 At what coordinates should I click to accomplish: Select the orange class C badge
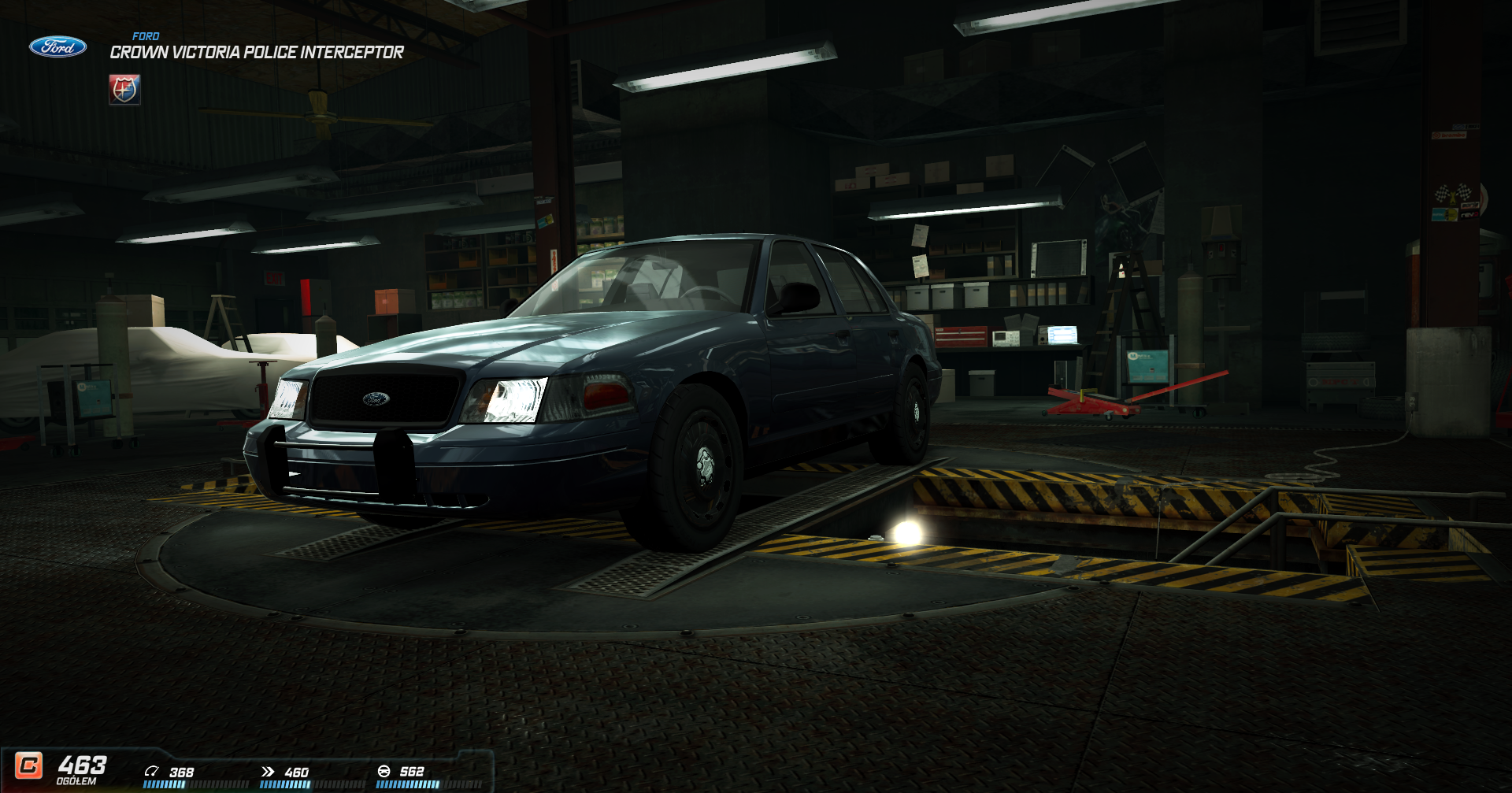pyautogui.click(x=29, y=765)
